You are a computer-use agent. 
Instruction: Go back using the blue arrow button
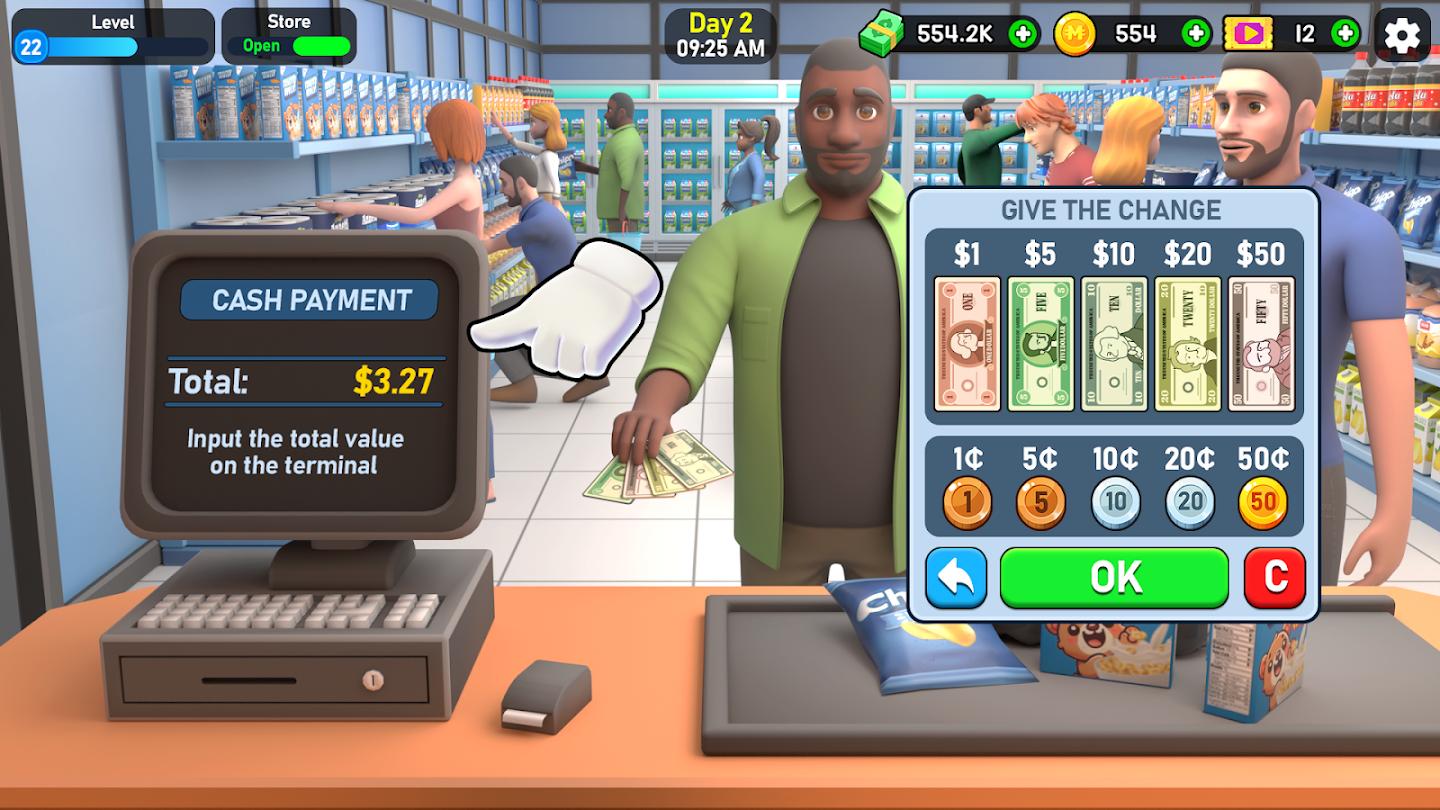click(x=957, y=576)
